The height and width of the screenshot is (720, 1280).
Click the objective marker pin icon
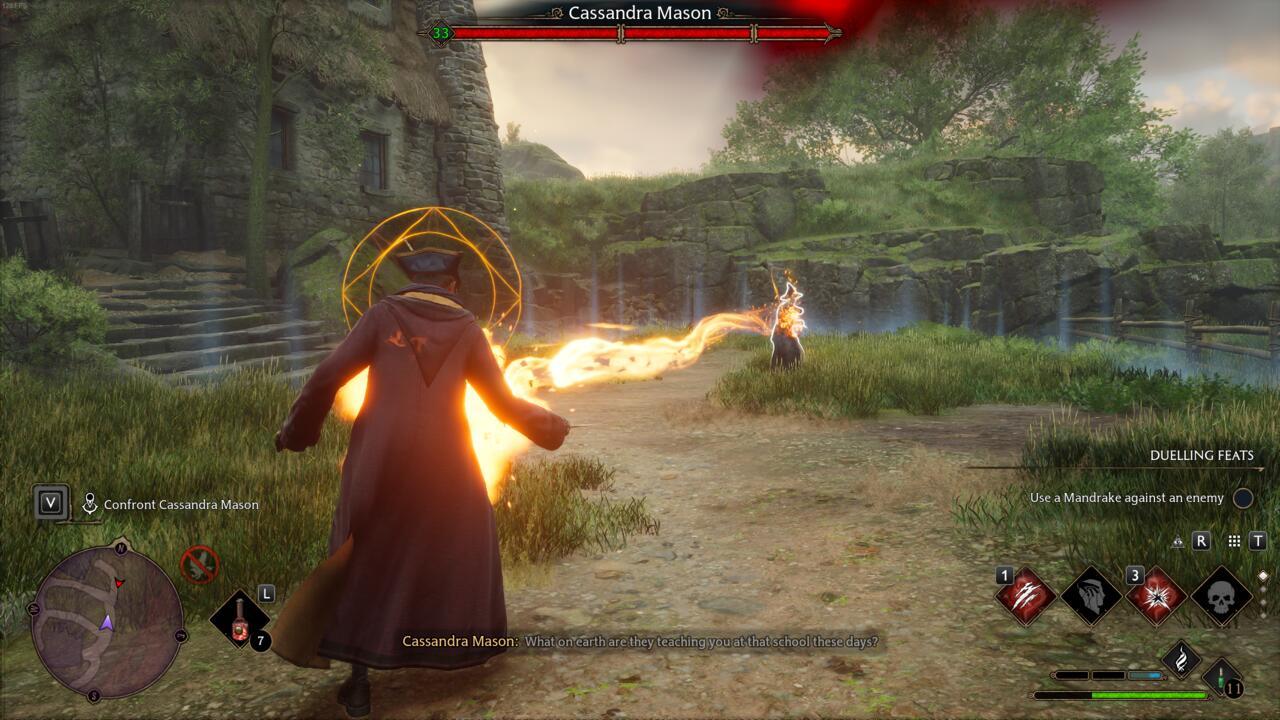pyautogui.click(x=90, y=501)
